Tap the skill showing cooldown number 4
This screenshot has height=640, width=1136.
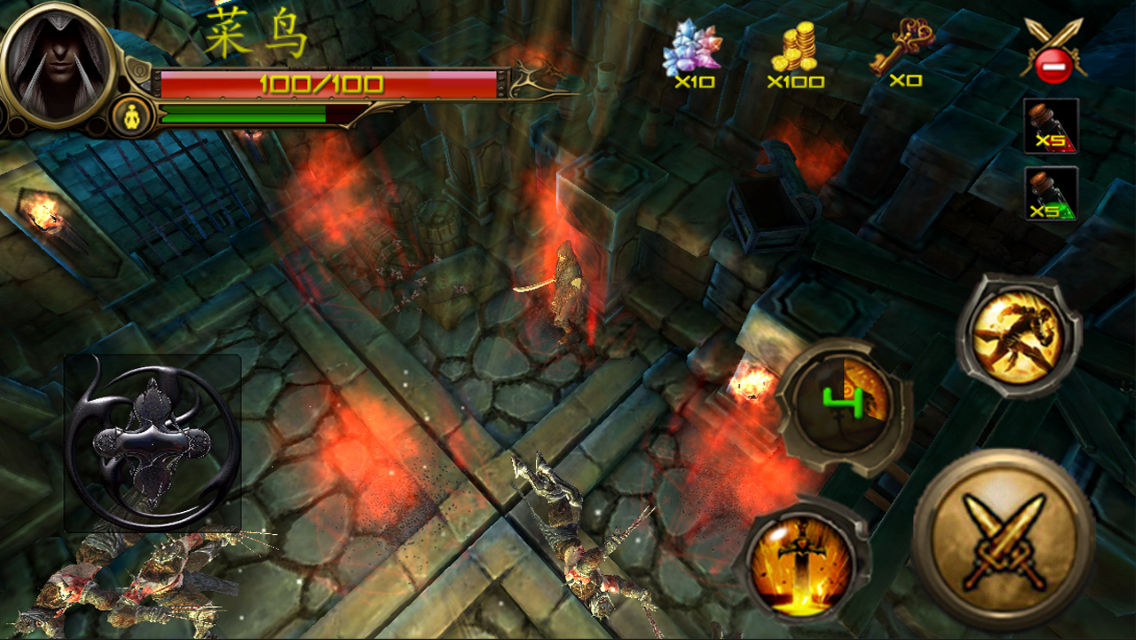(x=843, y=403)
